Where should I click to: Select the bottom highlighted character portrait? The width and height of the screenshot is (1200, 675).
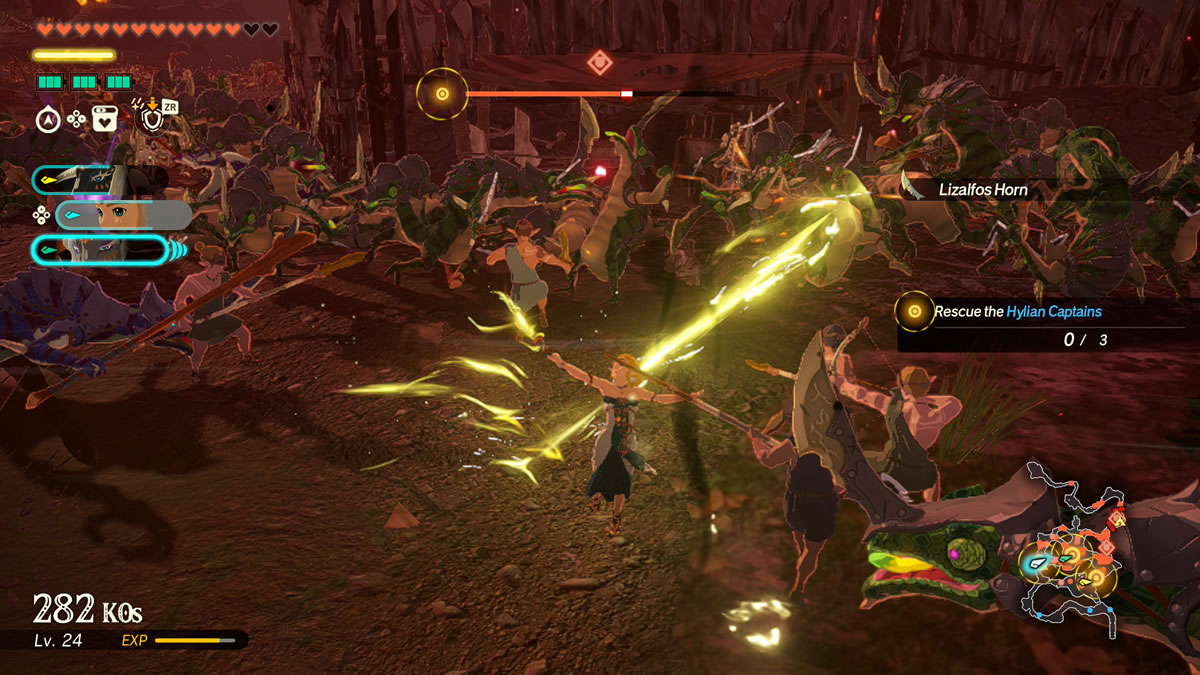pyautogui.click(x=100, y=249)
